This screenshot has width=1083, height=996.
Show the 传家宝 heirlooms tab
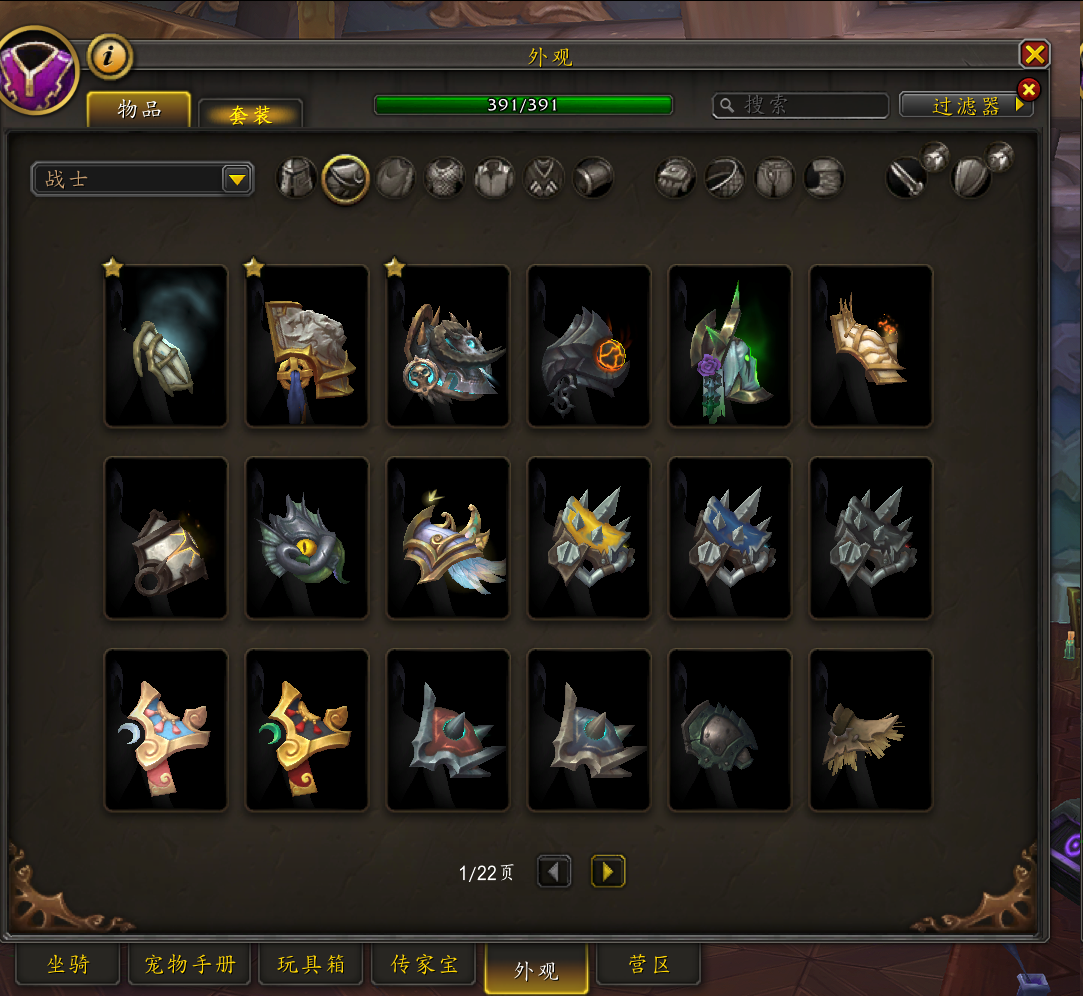(424, 965)
